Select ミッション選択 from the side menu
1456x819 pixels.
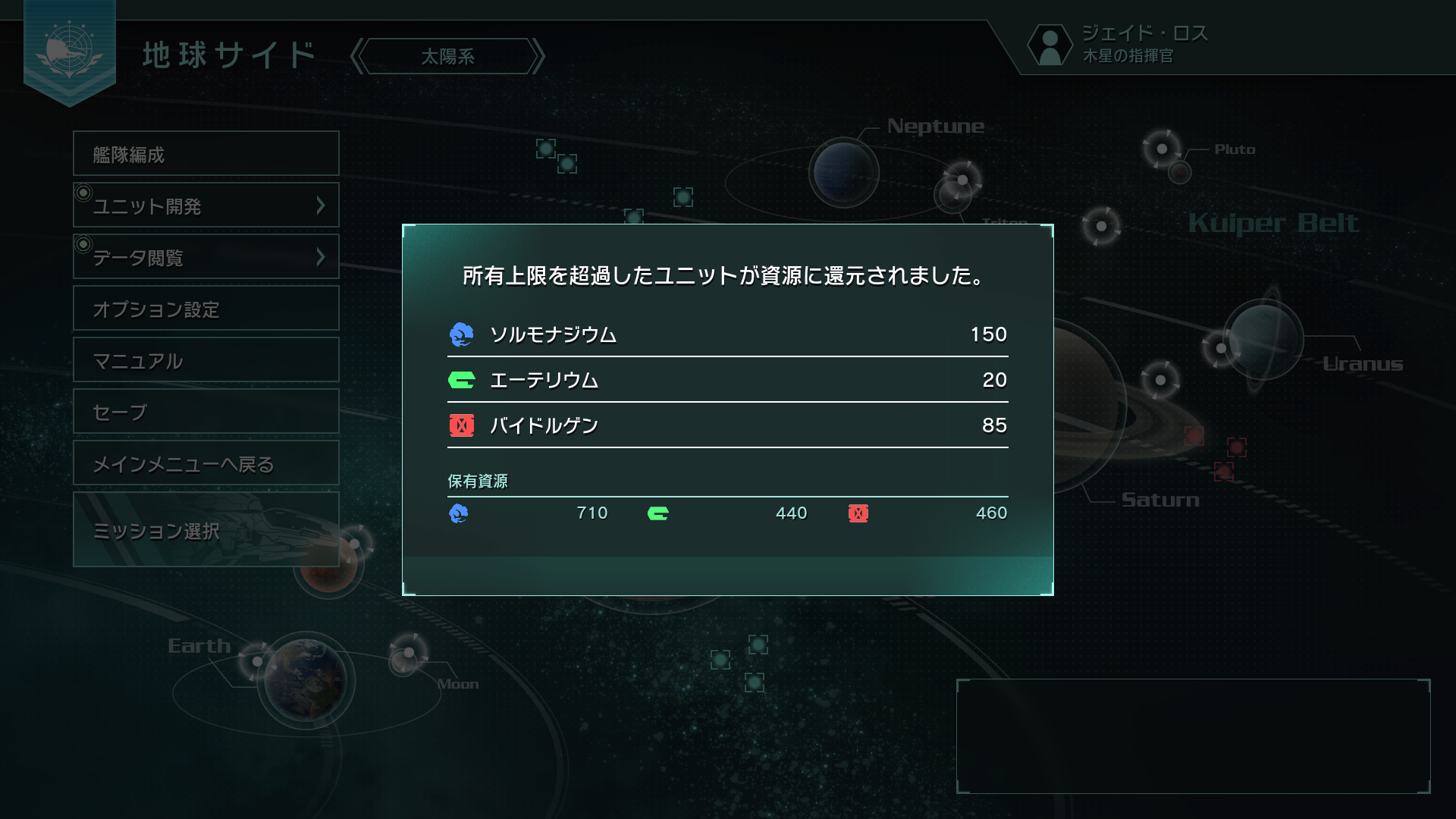(x=206, y=531)
